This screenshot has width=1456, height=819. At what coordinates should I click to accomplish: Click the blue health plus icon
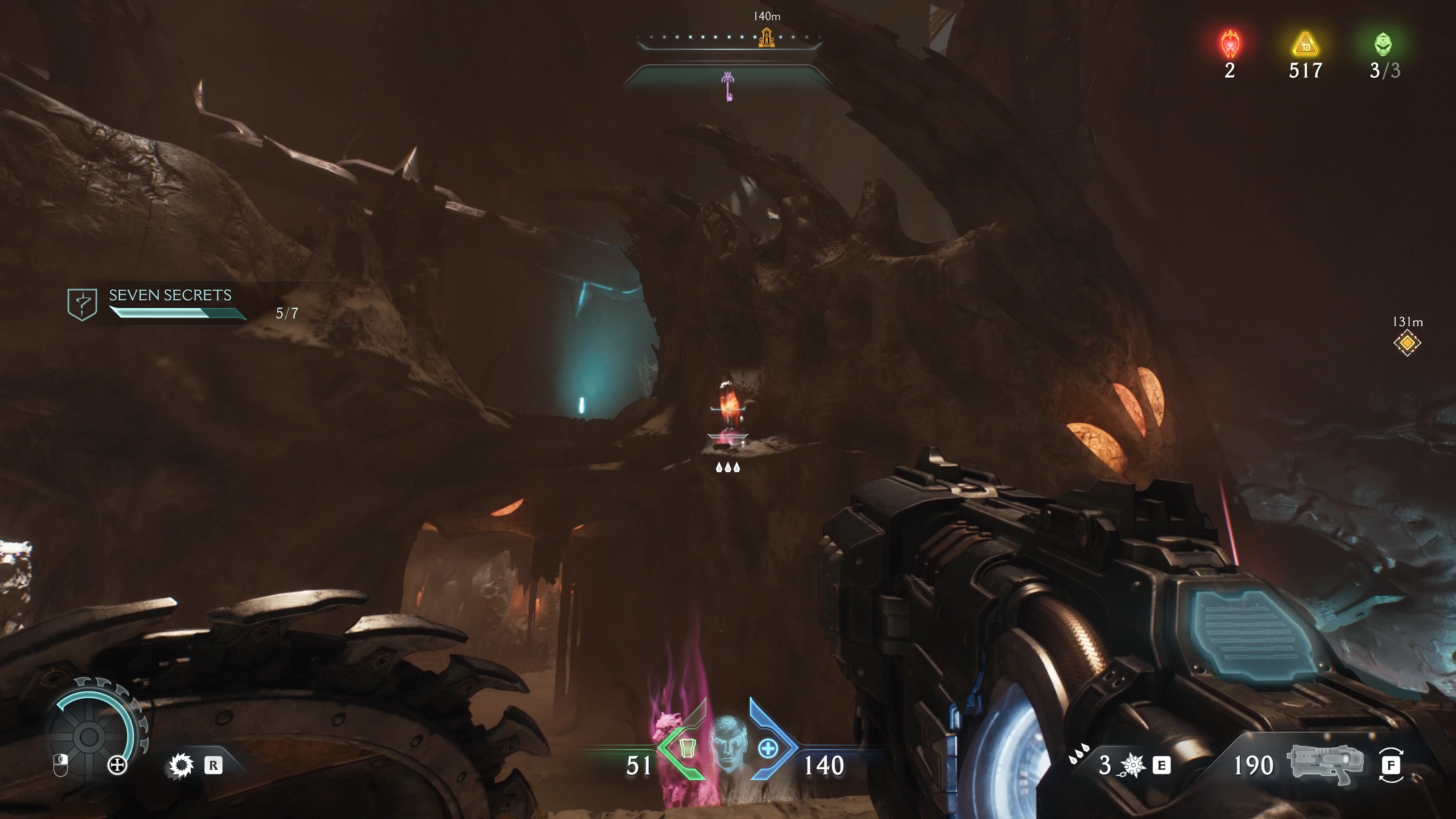[767, 749]
